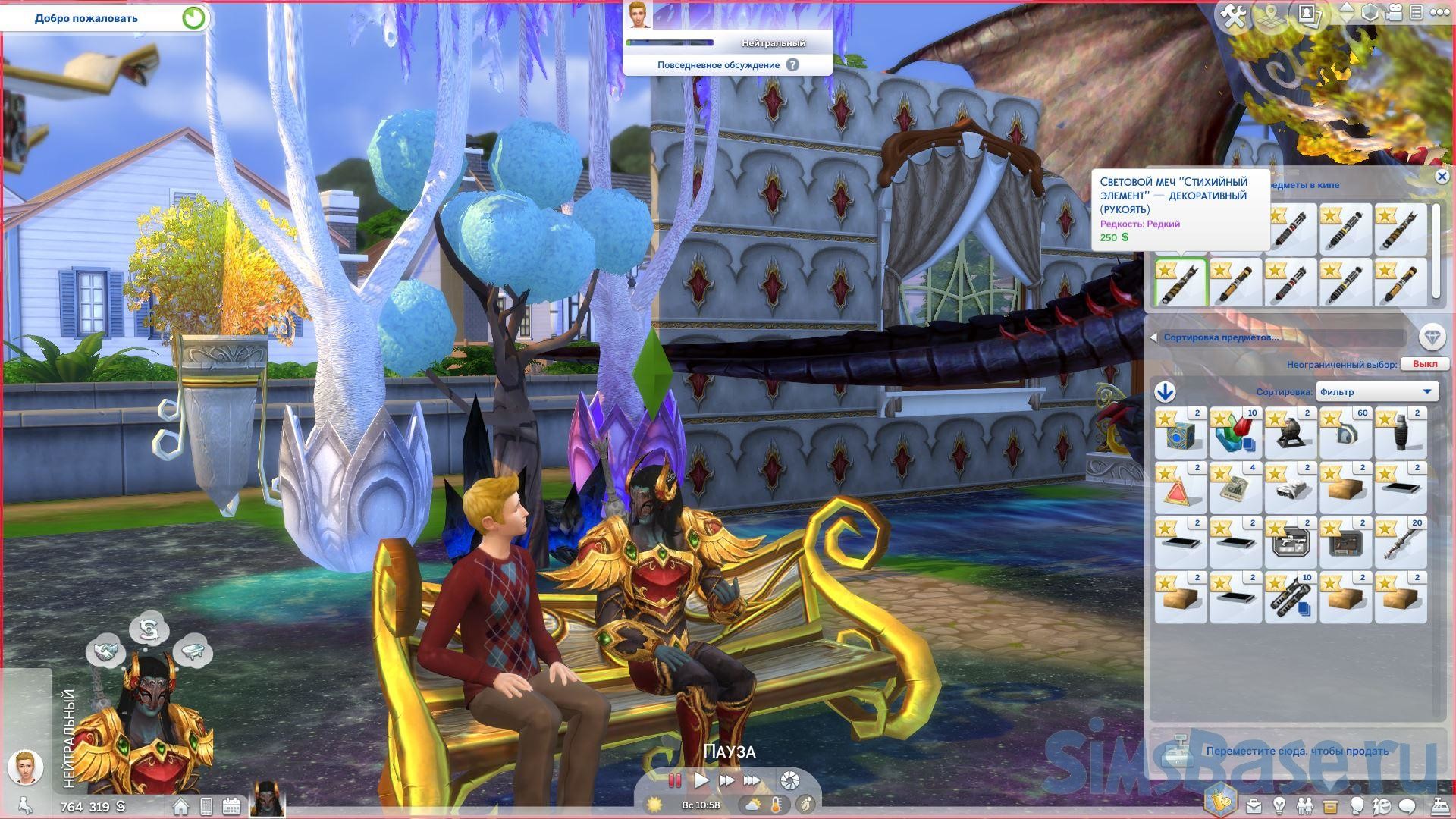The height and width of the screenshot is (819, 1456).
Task: Resume game at normal play speed
Action: coord(701,780)
